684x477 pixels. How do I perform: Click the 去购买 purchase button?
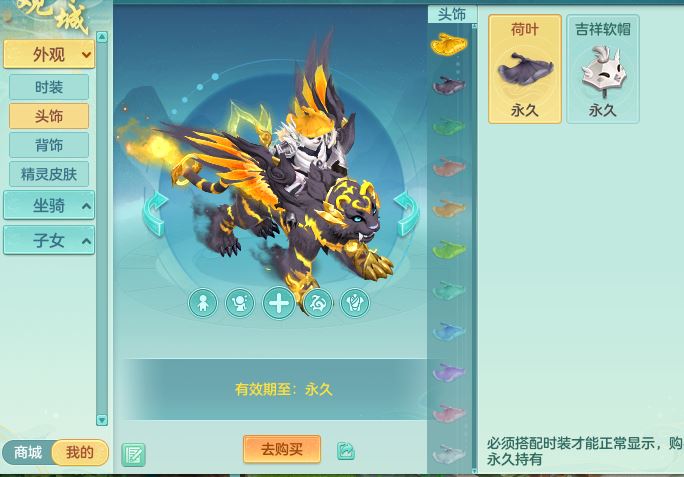[x=282, y=450]
